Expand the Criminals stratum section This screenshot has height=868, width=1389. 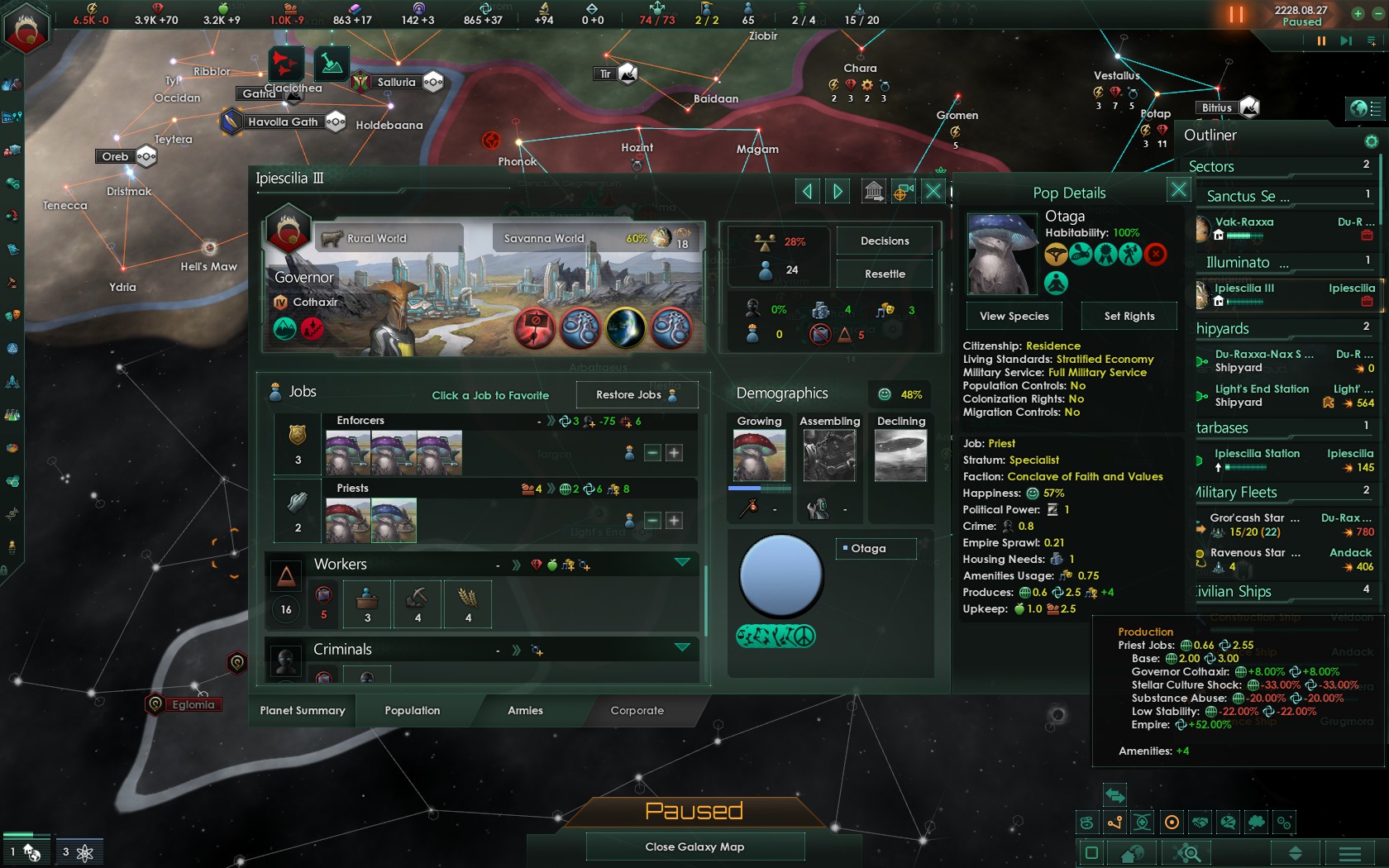pos(682,648)
